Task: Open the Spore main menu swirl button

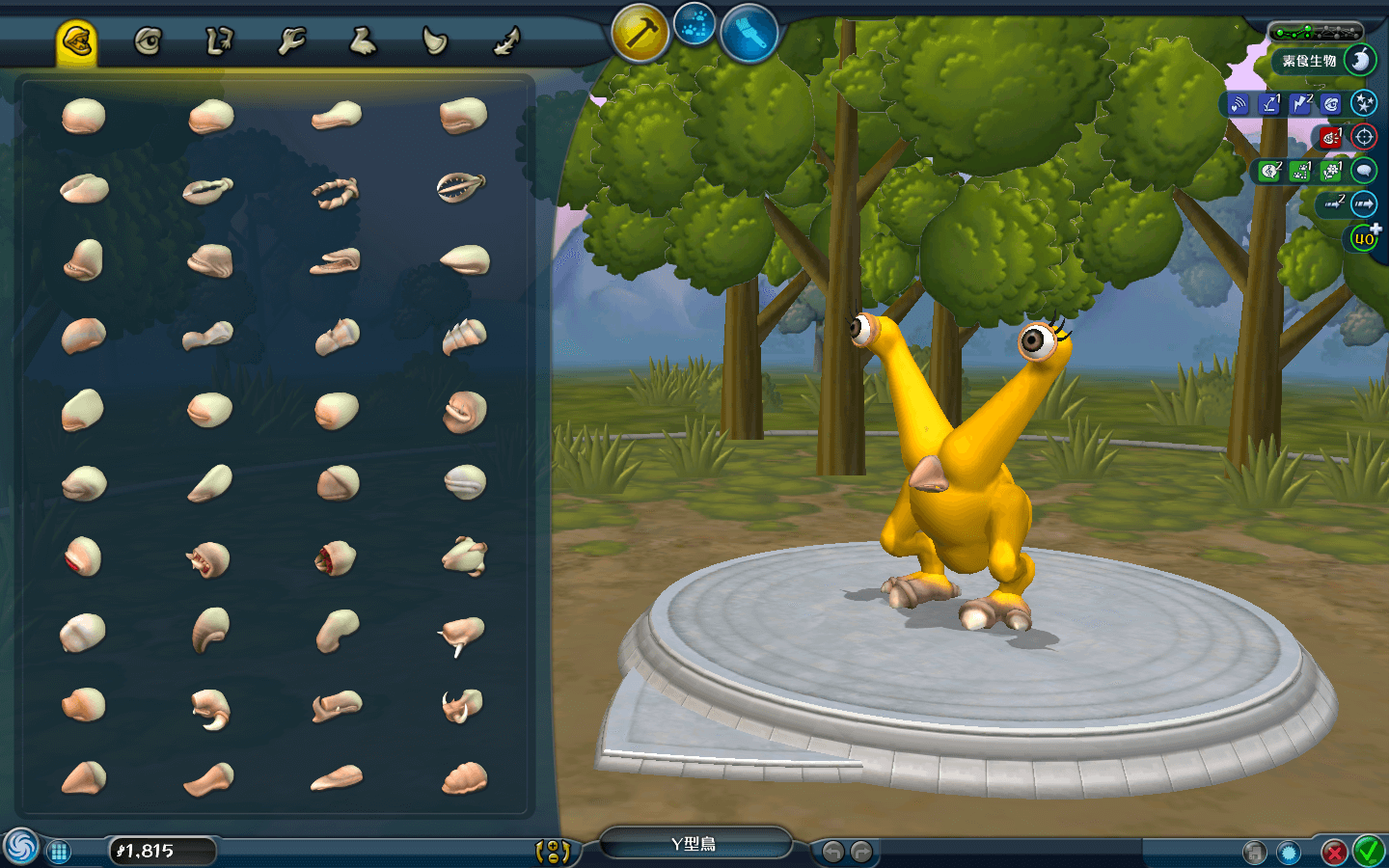Action: 20,848
